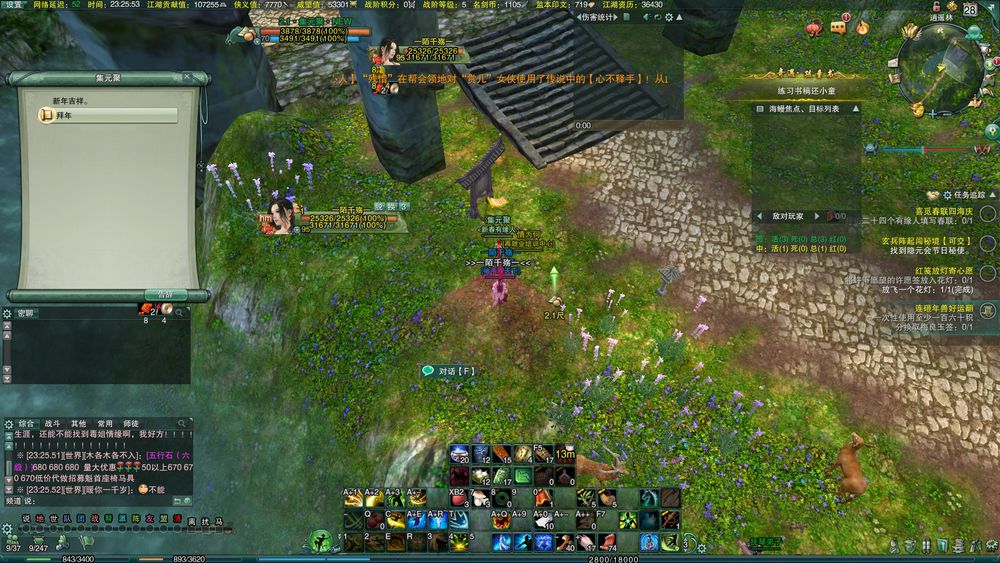
Task: Use the red mushroom item marked XB2
Action: 459,499
